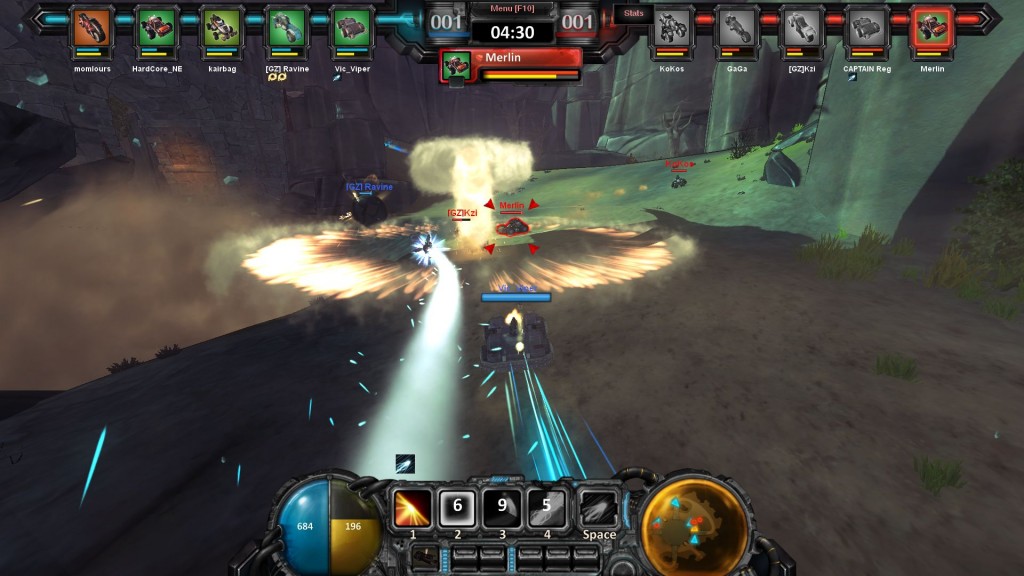
Task: Activate the Space boost ability
Action: click(x=599, y=507)
